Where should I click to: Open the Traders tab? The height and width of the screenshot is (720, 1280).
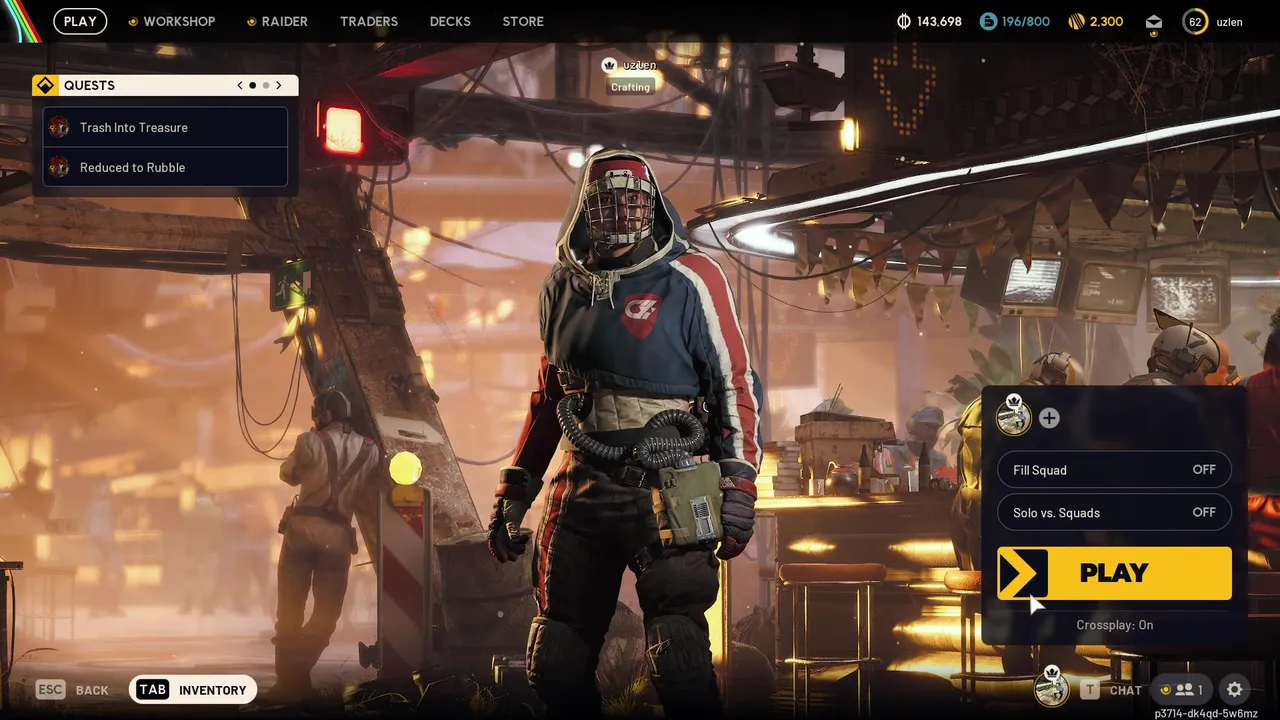[x=368, y=21]
